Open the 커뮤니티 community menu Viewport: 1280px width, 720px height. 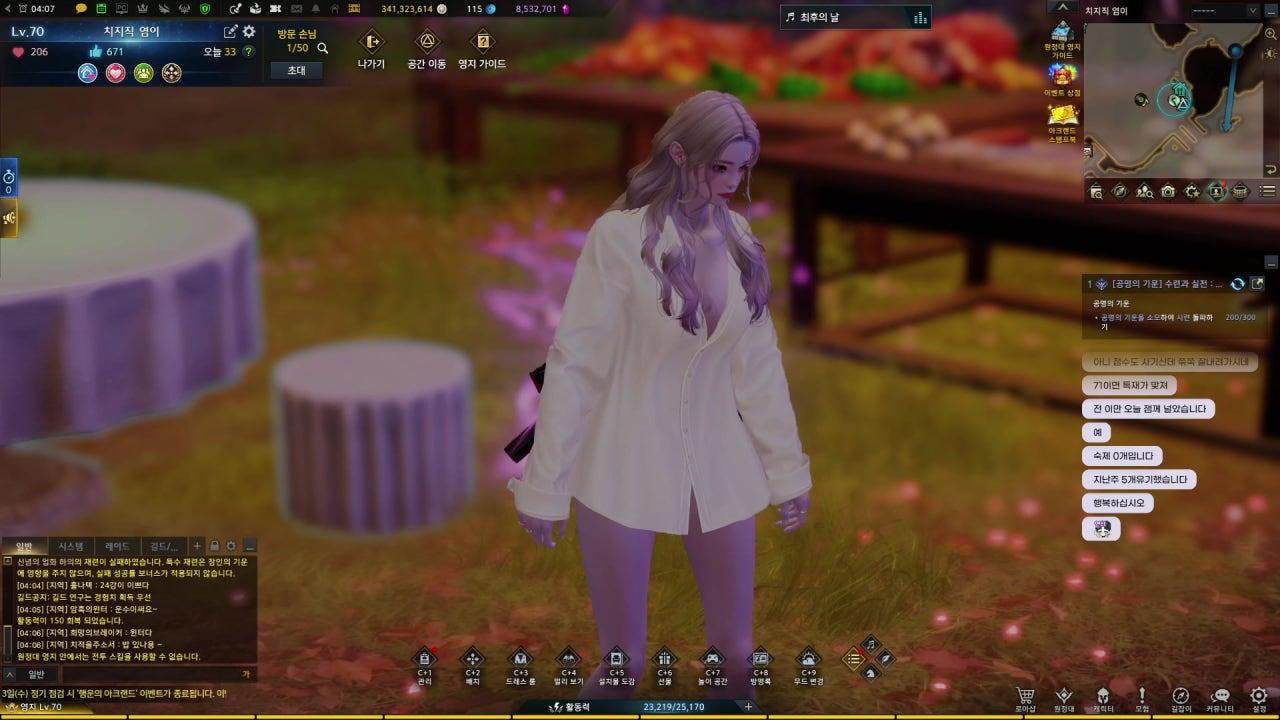coord(1220,696)
